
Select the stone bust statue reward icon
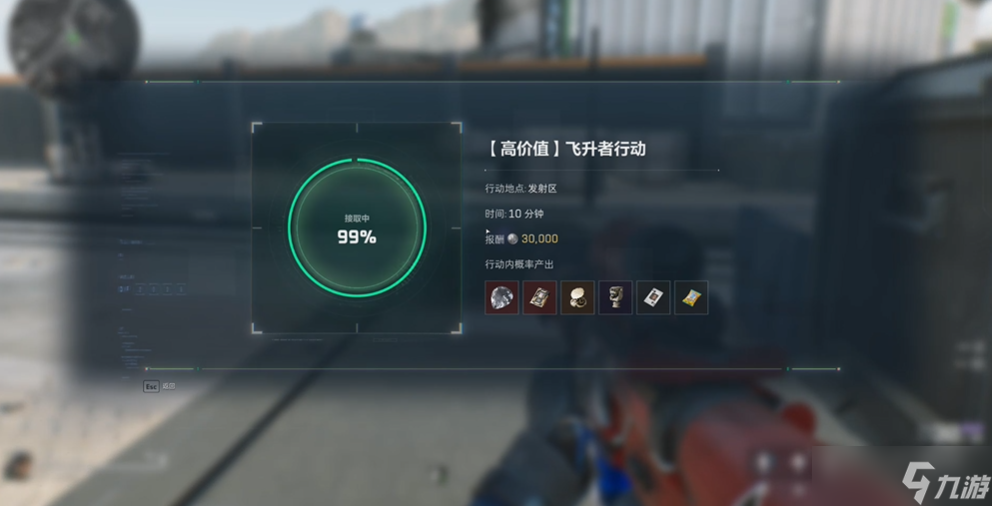[616, 297]
